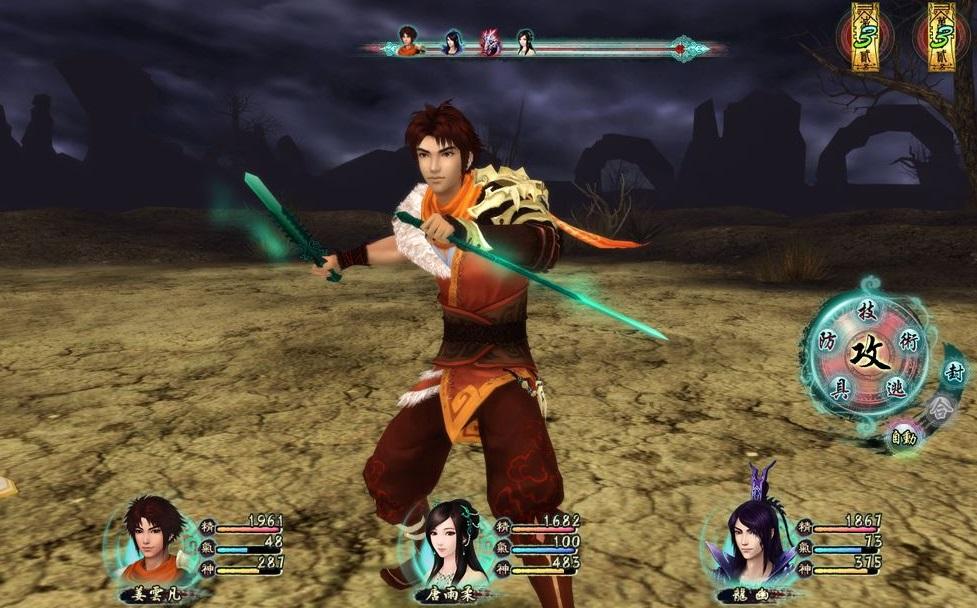Screen dimensions: 977x608
Task: Activate the 封 seal command
Action: coord(954,372)
